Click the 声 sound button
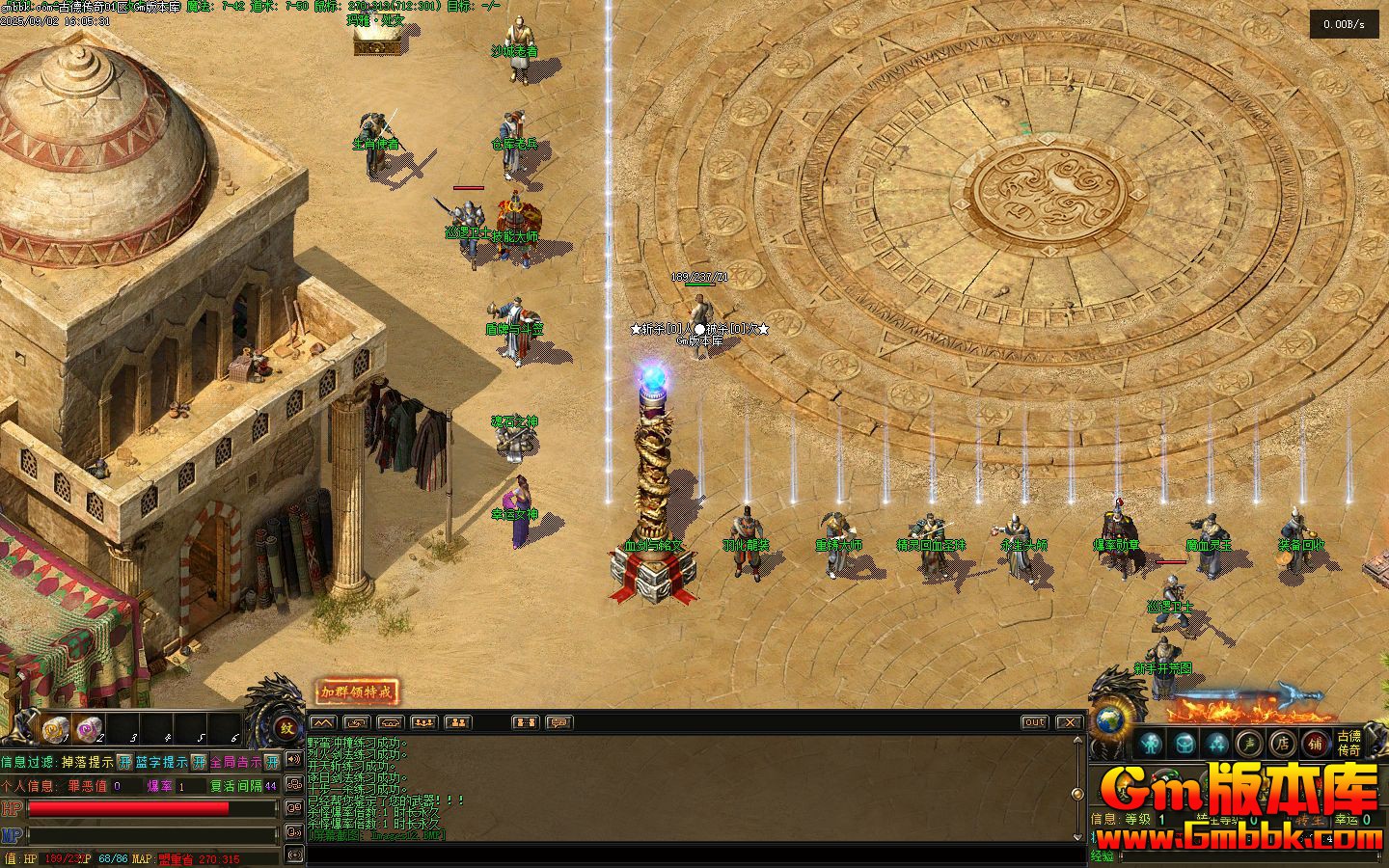Viewport: 1389px width, 868px height. pos(1251,744)
